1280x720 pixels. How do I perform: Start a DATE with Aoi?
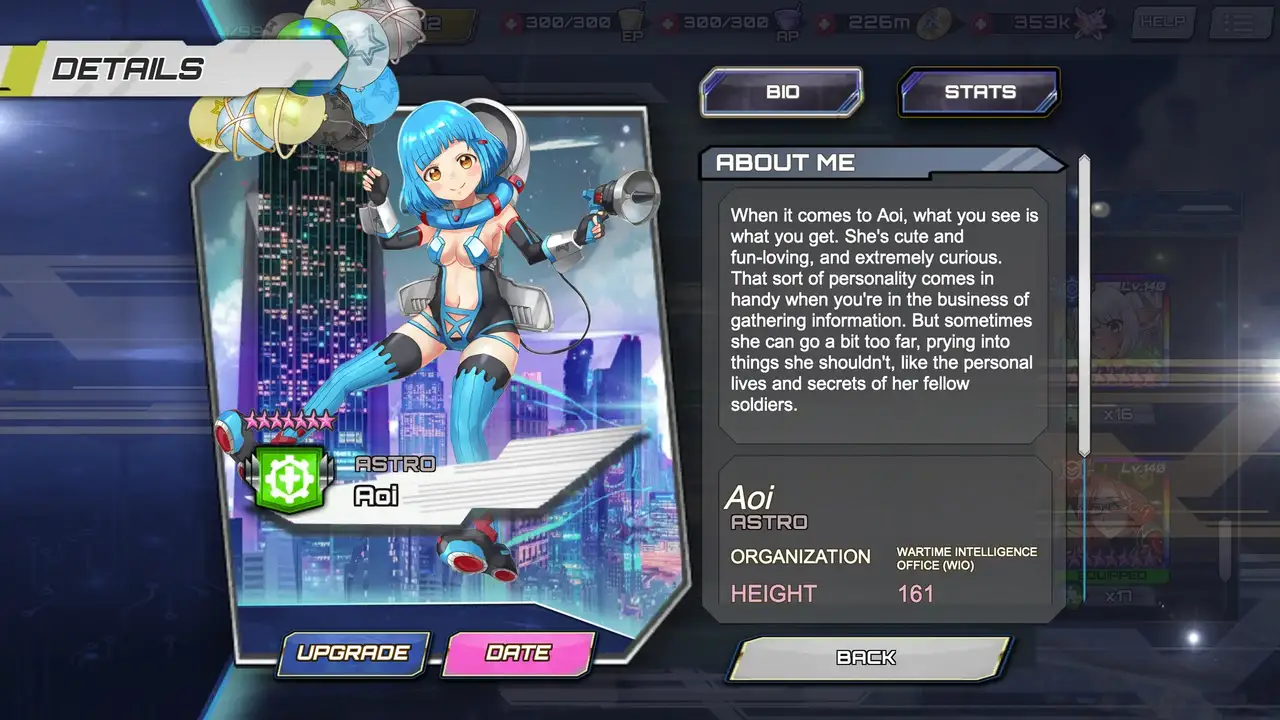point(518,653)
